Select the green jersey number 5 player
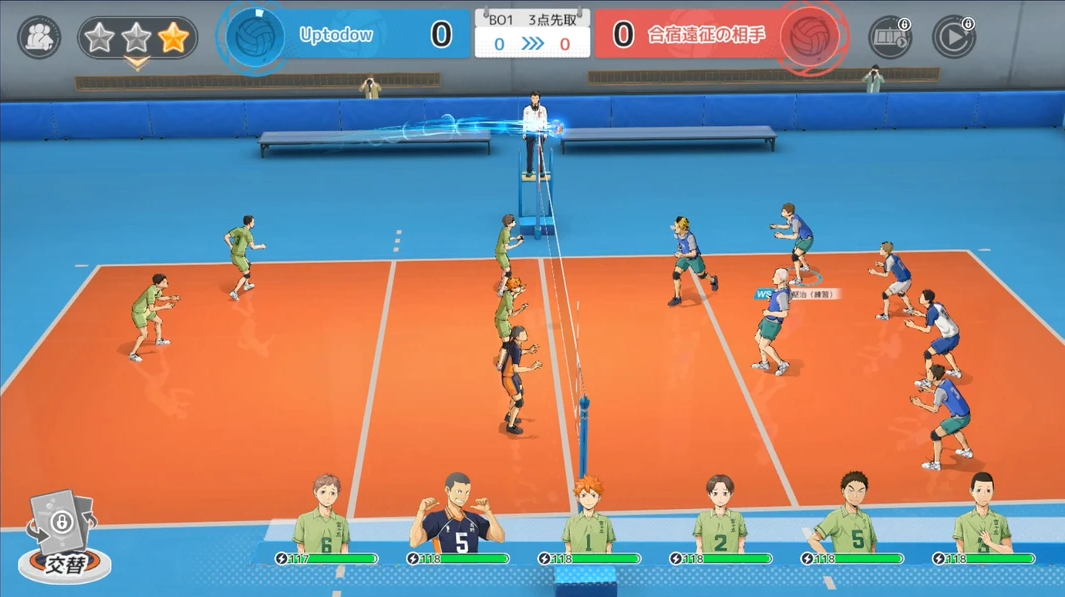Screen dimensions: 1065x597 853,516
